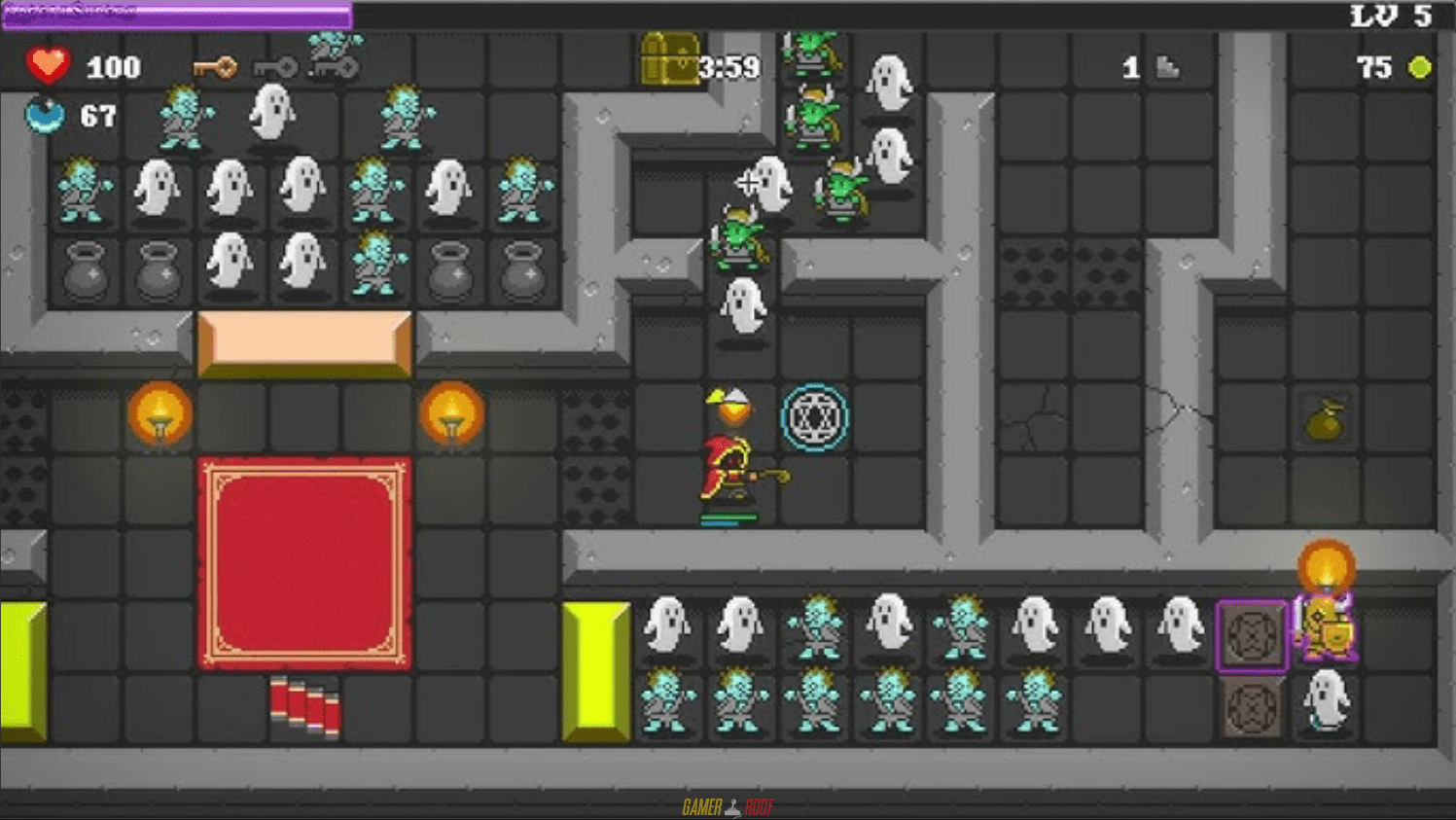1456x820 pixels.
Task: Click the glowing blue runic circle
Action: pos(816,417)
